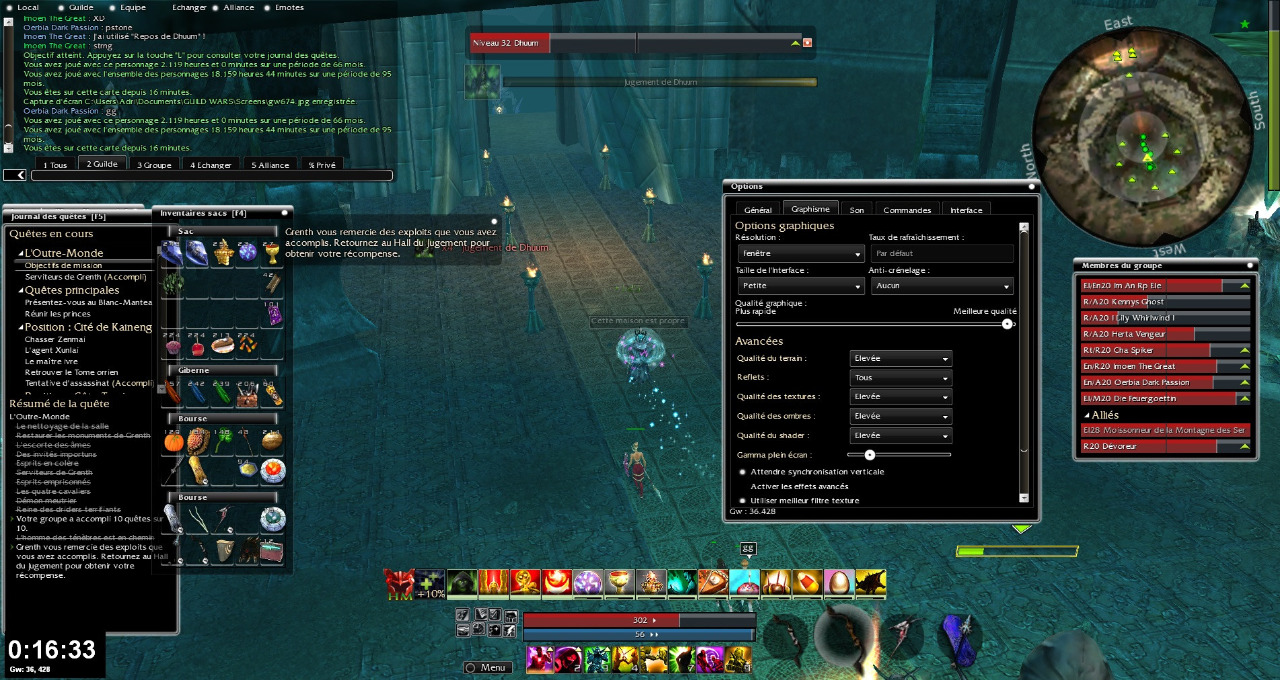The width and height of the screenshot is (1280, 680).
Task: Expand the Anti-crénelage dropdown
Action: pyautogui.click(x=941, y=286)
